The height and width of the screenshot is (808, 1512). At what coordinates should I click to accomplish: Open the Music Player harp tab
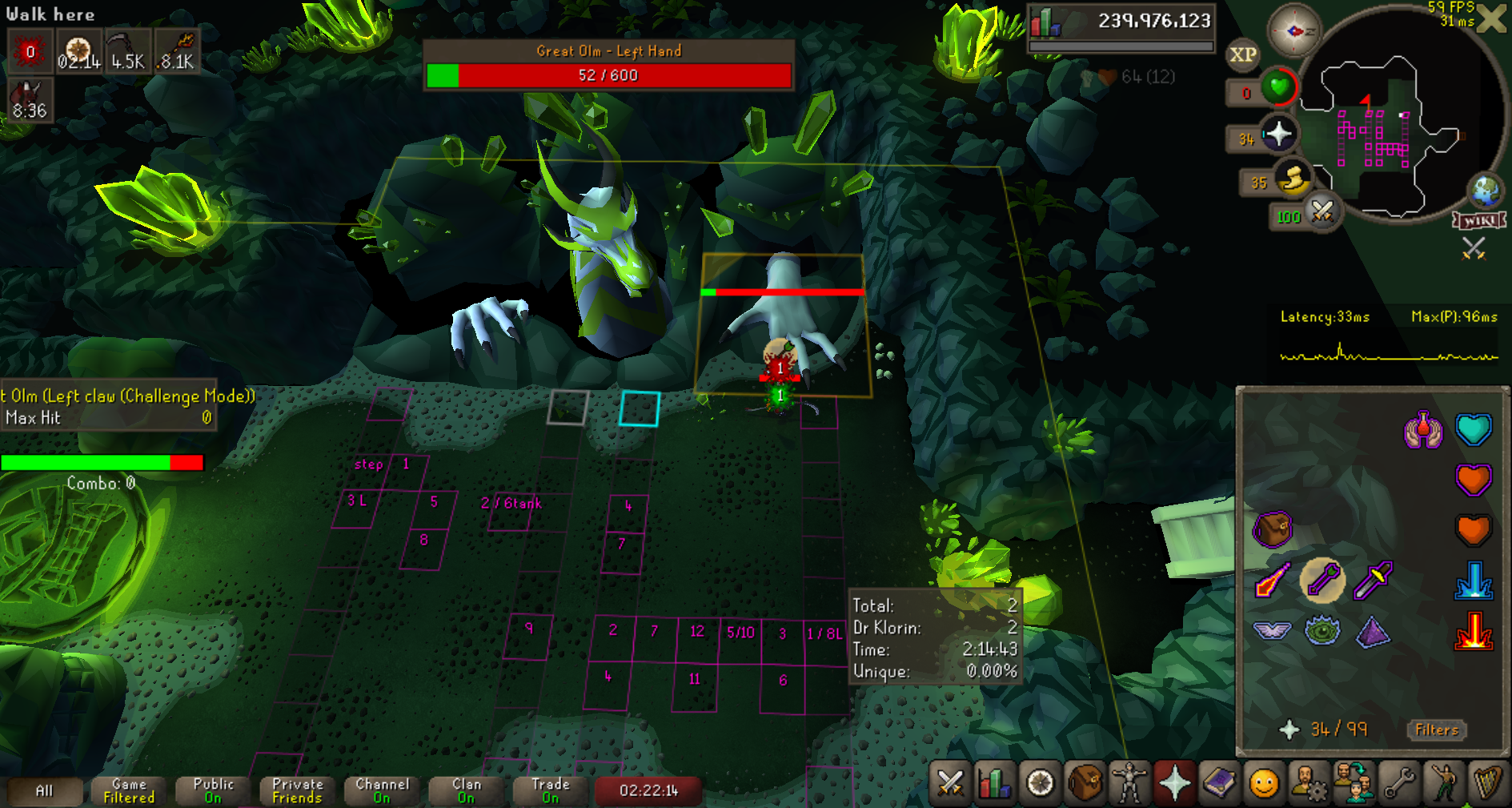pos(1487,782)
